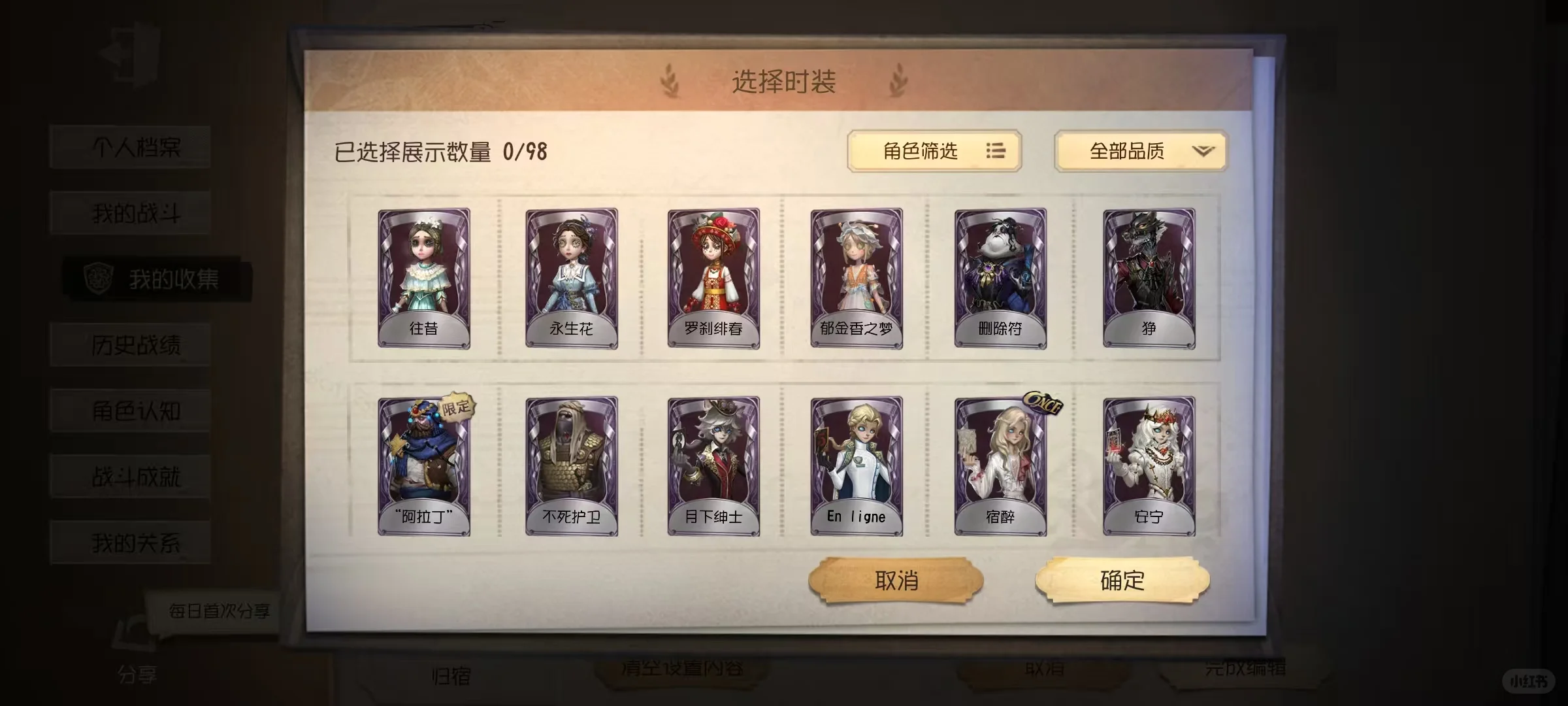Confirm selection with the 确定 button
Image resolution: width=1568 pixels, height=706 pixels.
[1124, 579]
